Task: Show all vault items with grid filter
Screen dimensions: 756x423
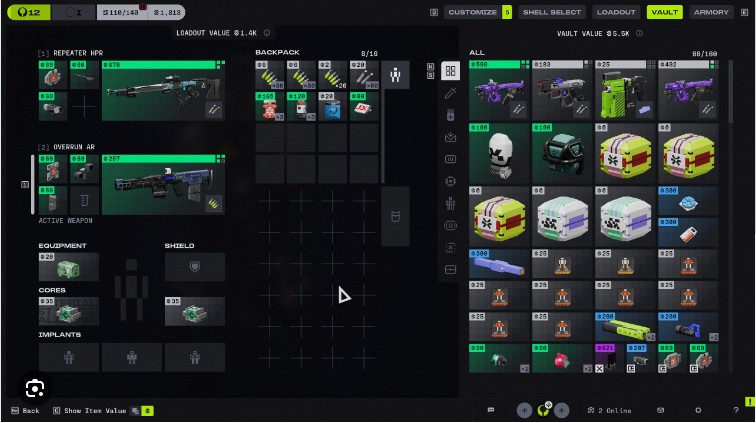Action: [x=450, y=71]
